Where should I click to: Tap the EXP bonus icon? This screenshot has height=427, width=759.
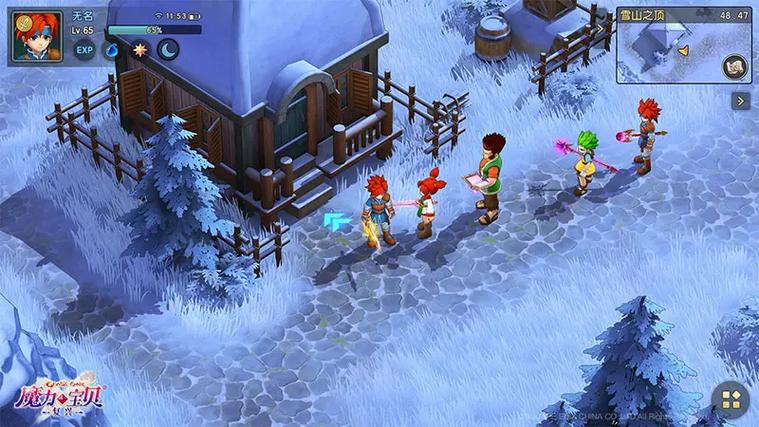click(85, 50)
